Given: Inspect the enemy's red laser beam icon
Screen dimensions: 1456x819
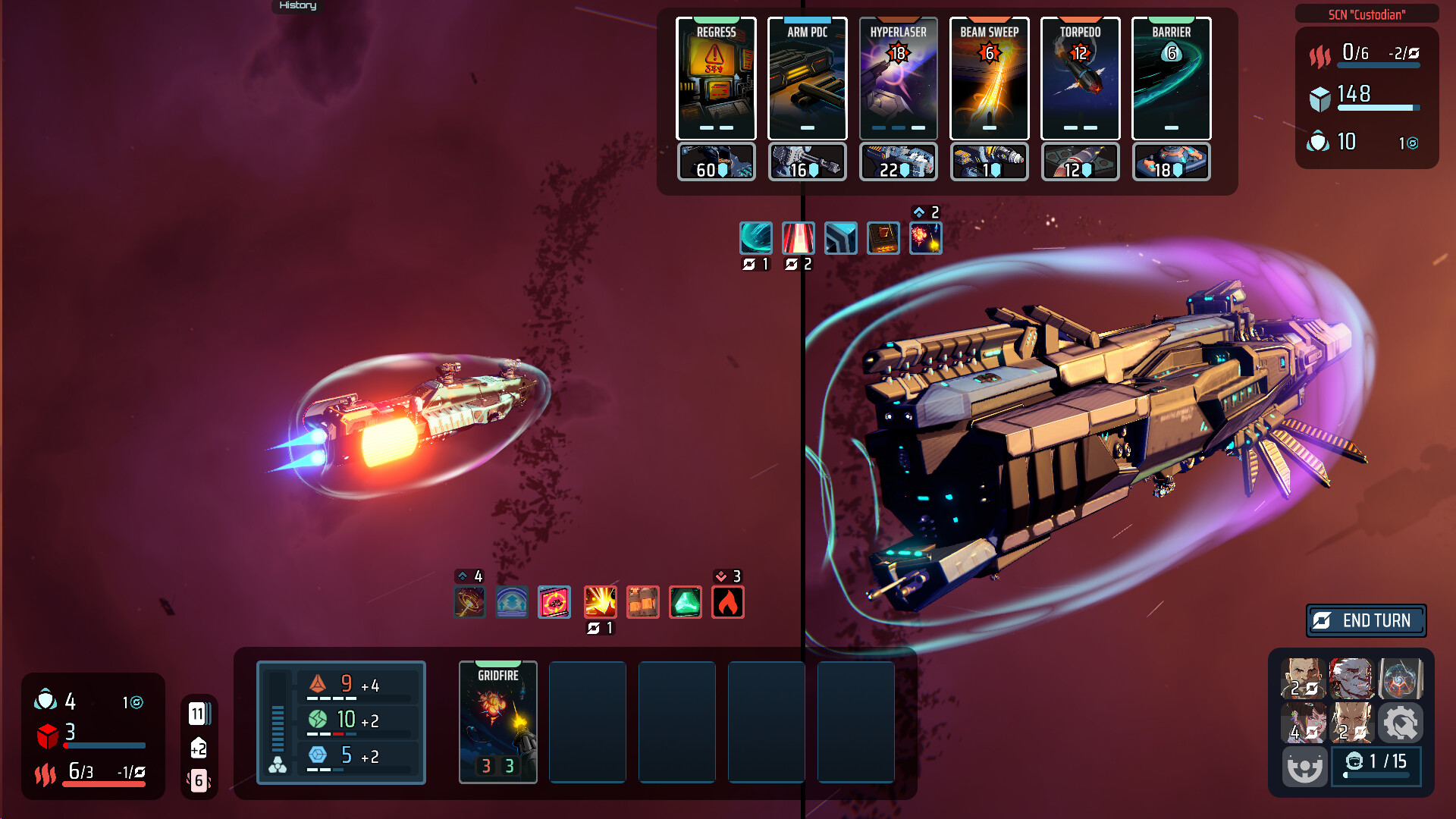Looking at the screenshot, I should (x=799, y=238).
